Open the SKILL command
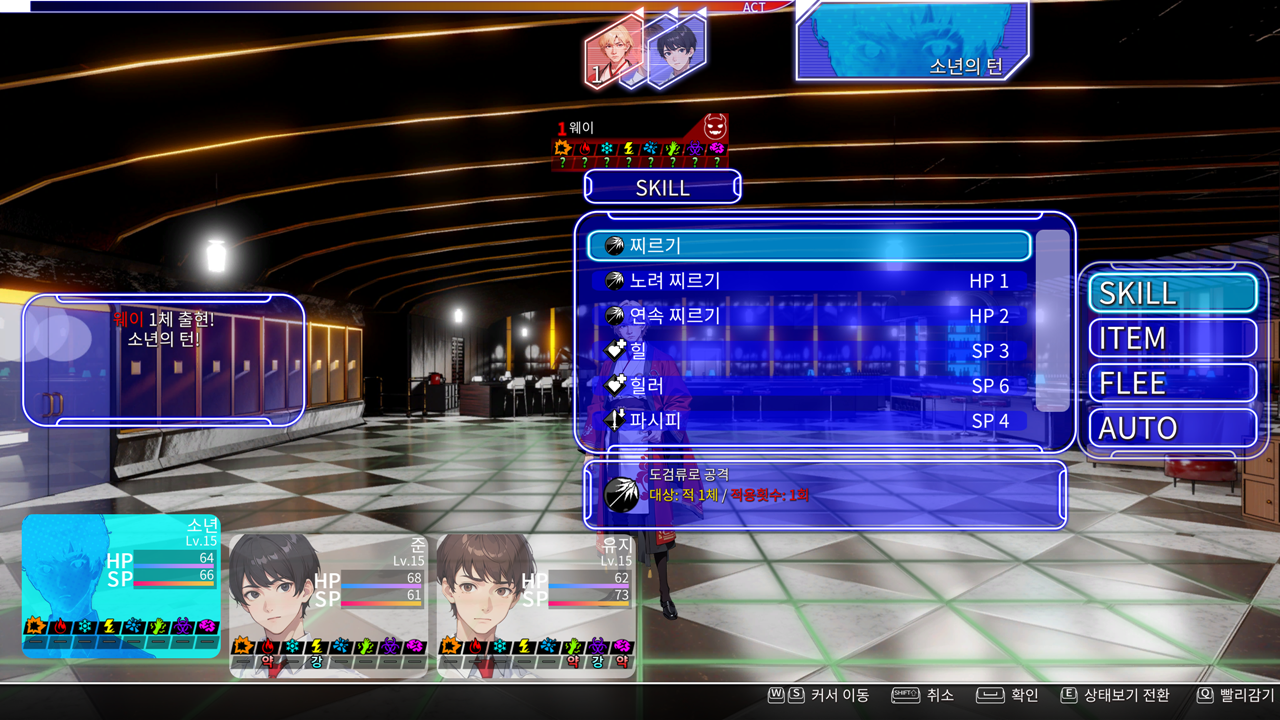 [1172, 293]
